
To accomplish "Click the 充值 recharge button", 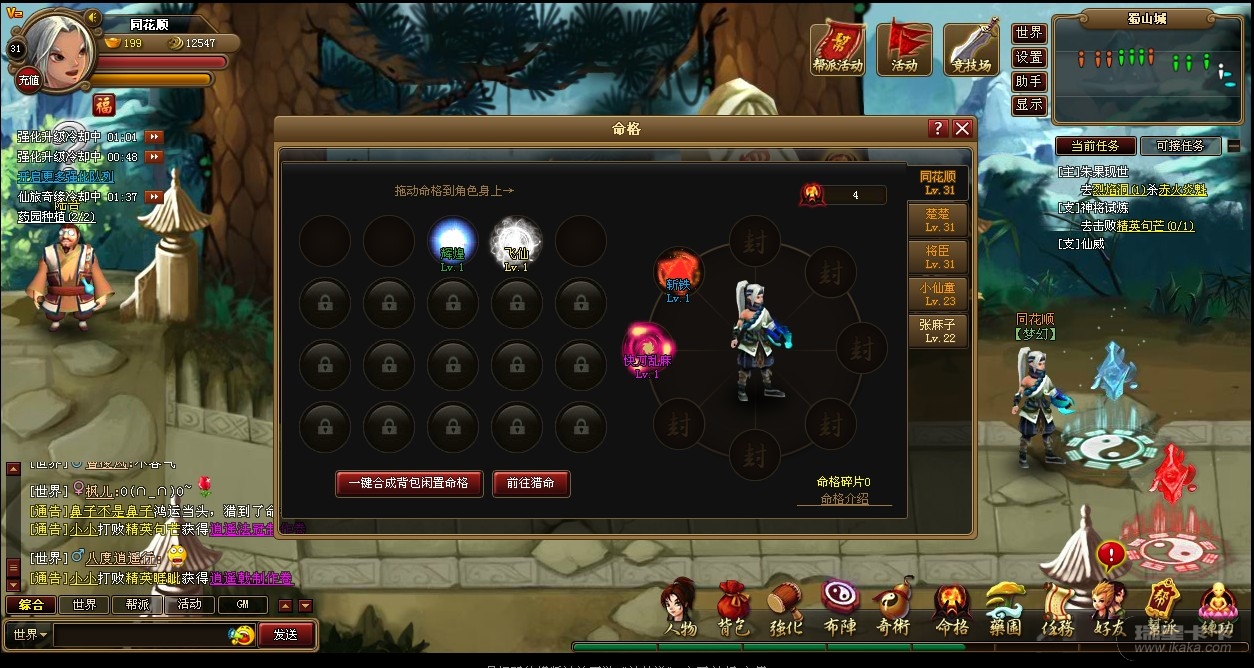I will pyautogui.click(x=28, y=81).
